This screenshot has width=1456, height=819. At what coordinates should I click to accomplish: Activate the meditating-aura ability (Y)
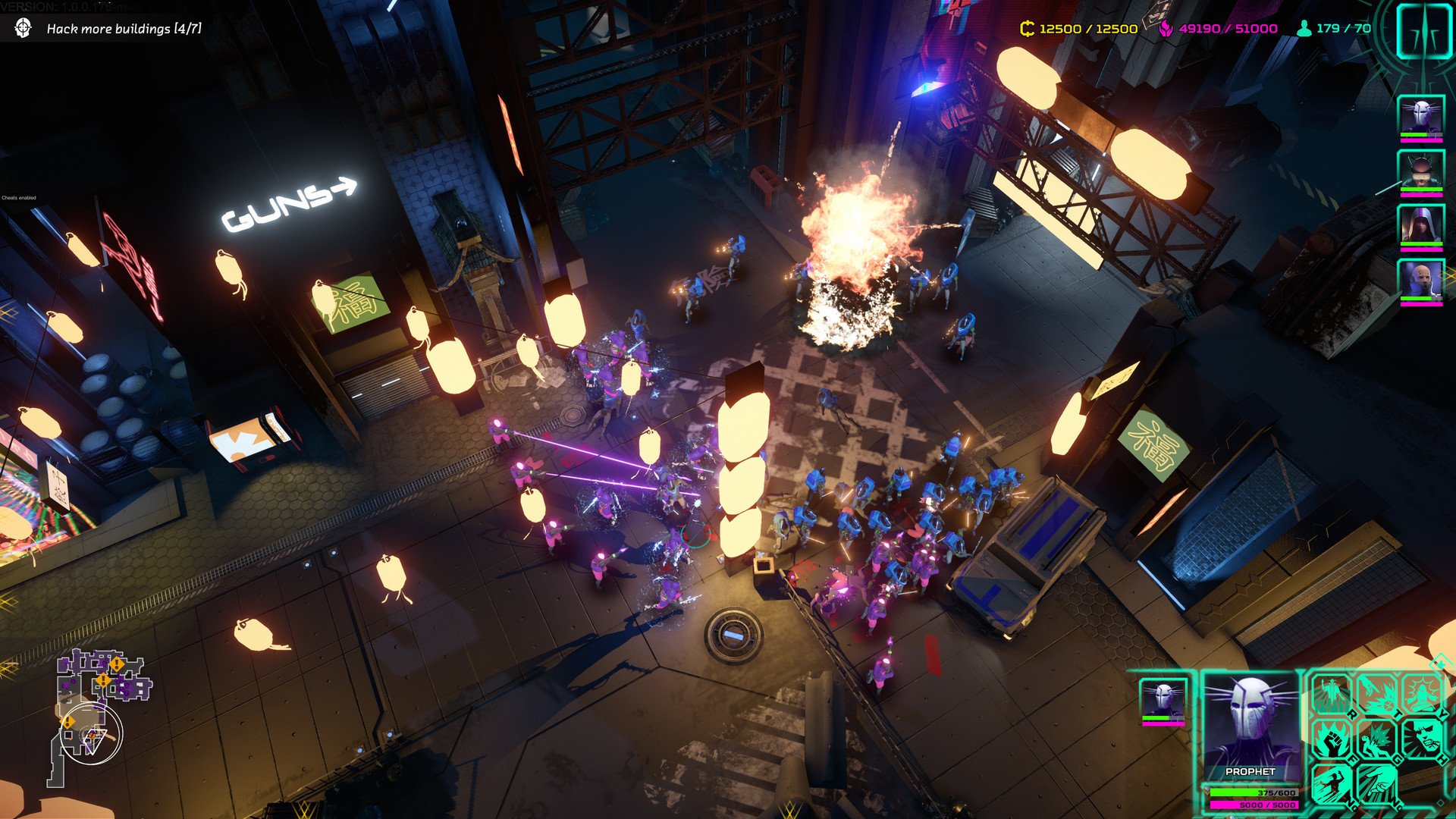tap(1423, 694)
